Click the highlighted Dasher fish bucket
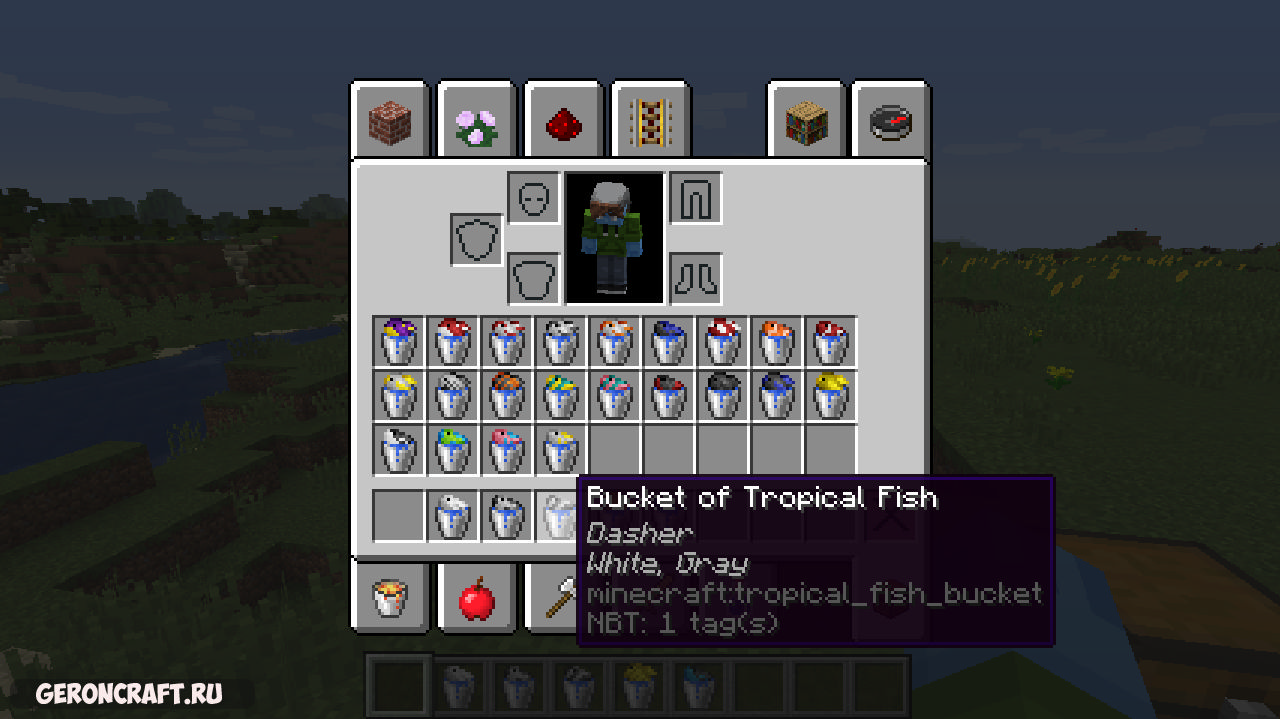 coord(560,516)
